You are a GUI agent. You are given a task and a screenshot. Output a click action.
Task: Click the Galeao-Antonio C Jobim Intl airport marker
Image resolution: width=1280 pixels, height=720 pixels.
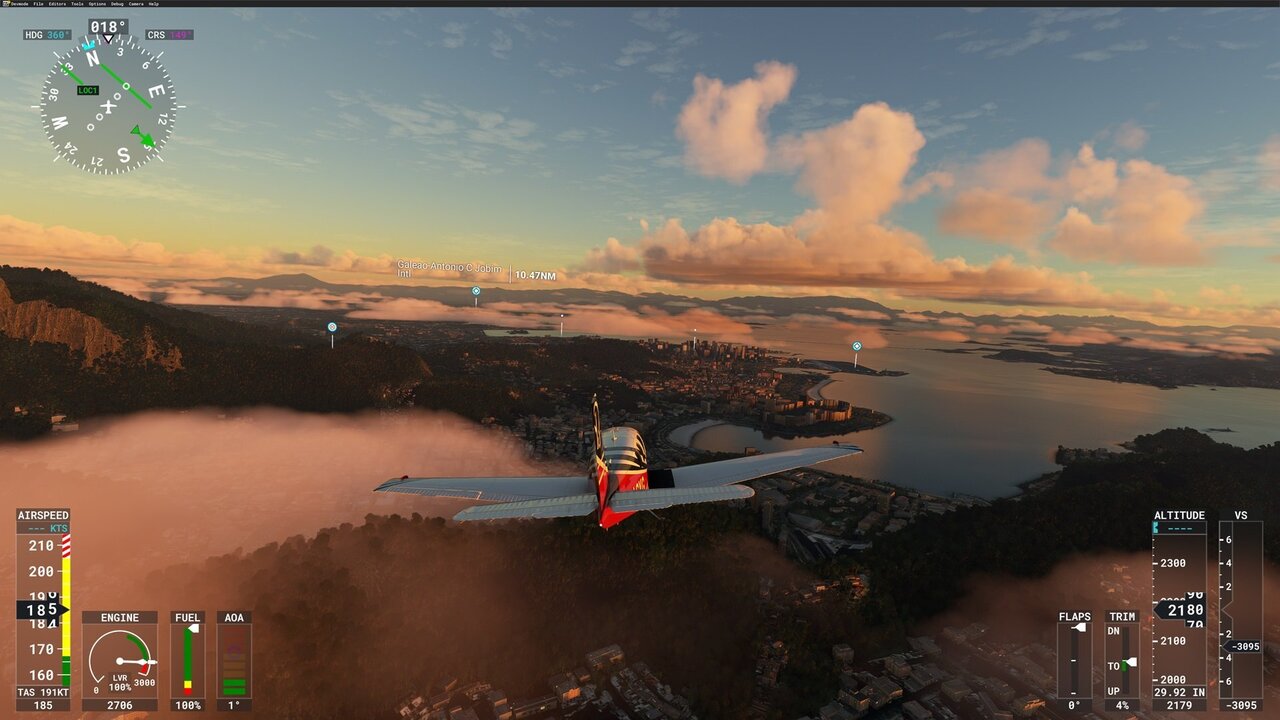476,291
